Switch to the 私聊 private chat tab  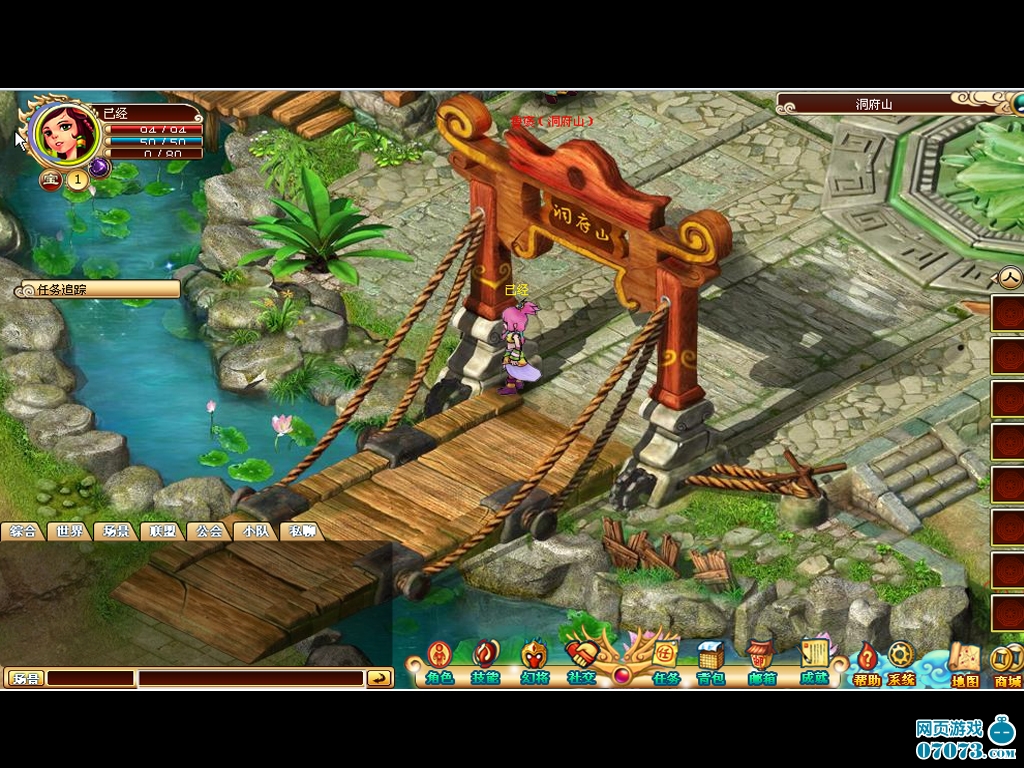click(x=301, y=531)
